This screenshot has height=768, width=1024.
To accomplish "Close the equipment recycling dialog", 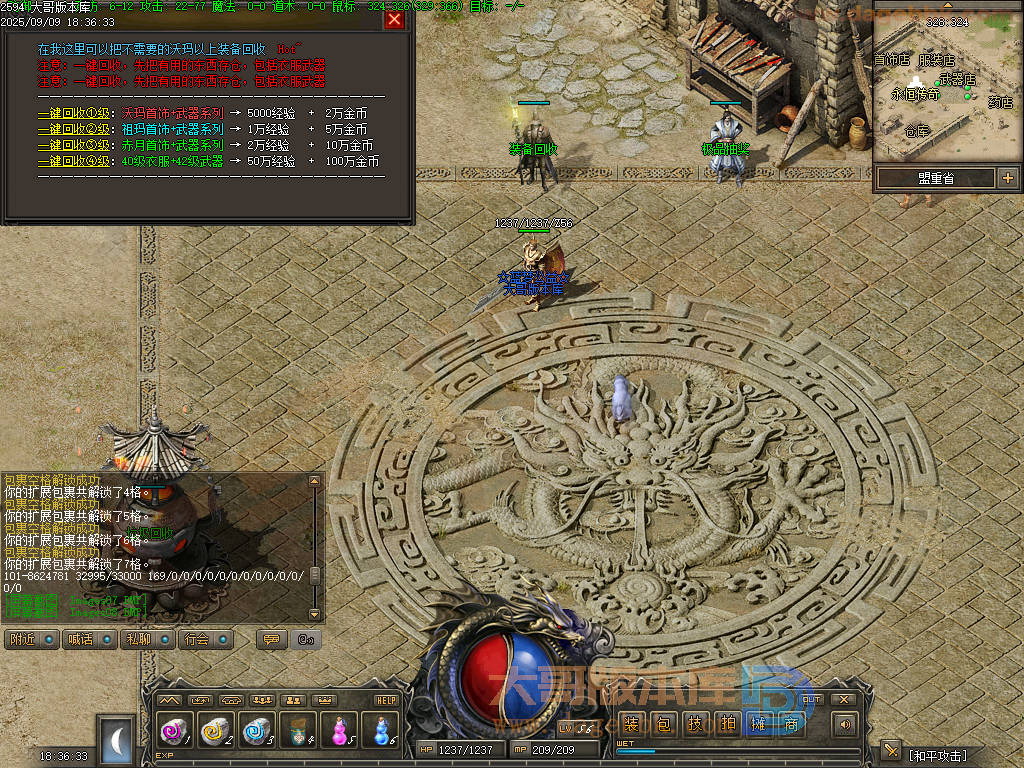I will coord(394,19).
